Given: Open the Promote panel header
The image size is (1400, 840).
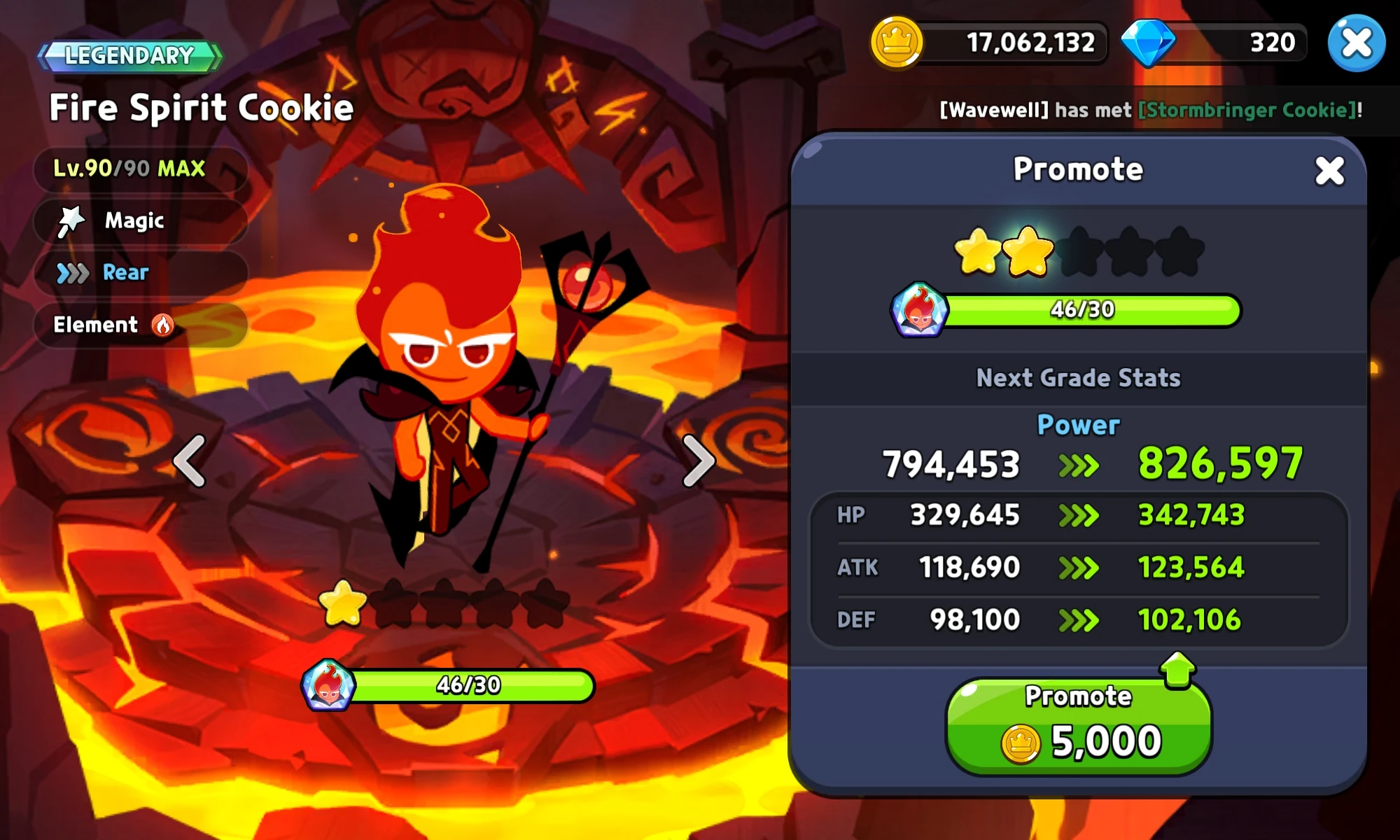Looking at the screenshot, I should pos(1078,169).
